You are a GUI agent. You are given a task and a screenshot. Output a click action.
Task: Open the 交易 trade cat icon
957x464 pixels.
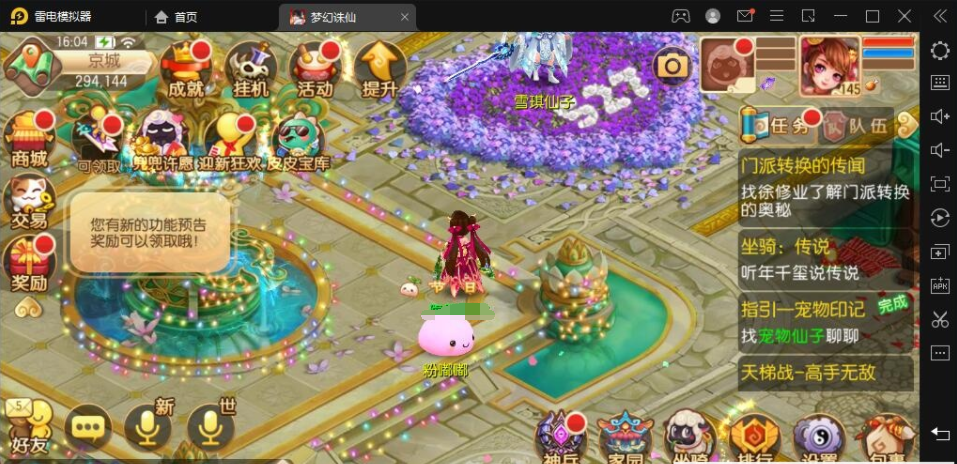pyautogui.click(x=29, y=201)
